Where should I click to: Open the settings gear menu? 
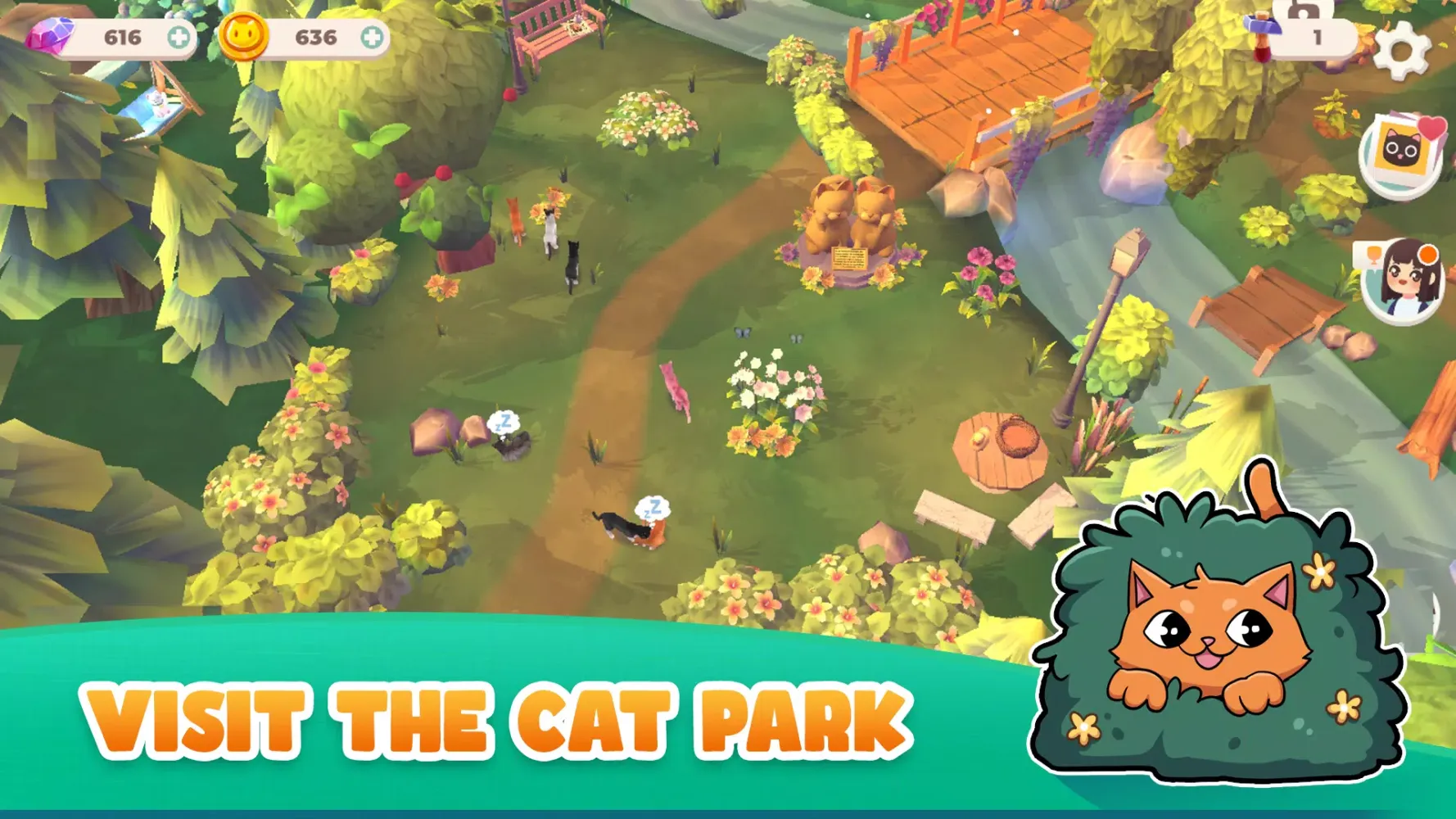1401,52
